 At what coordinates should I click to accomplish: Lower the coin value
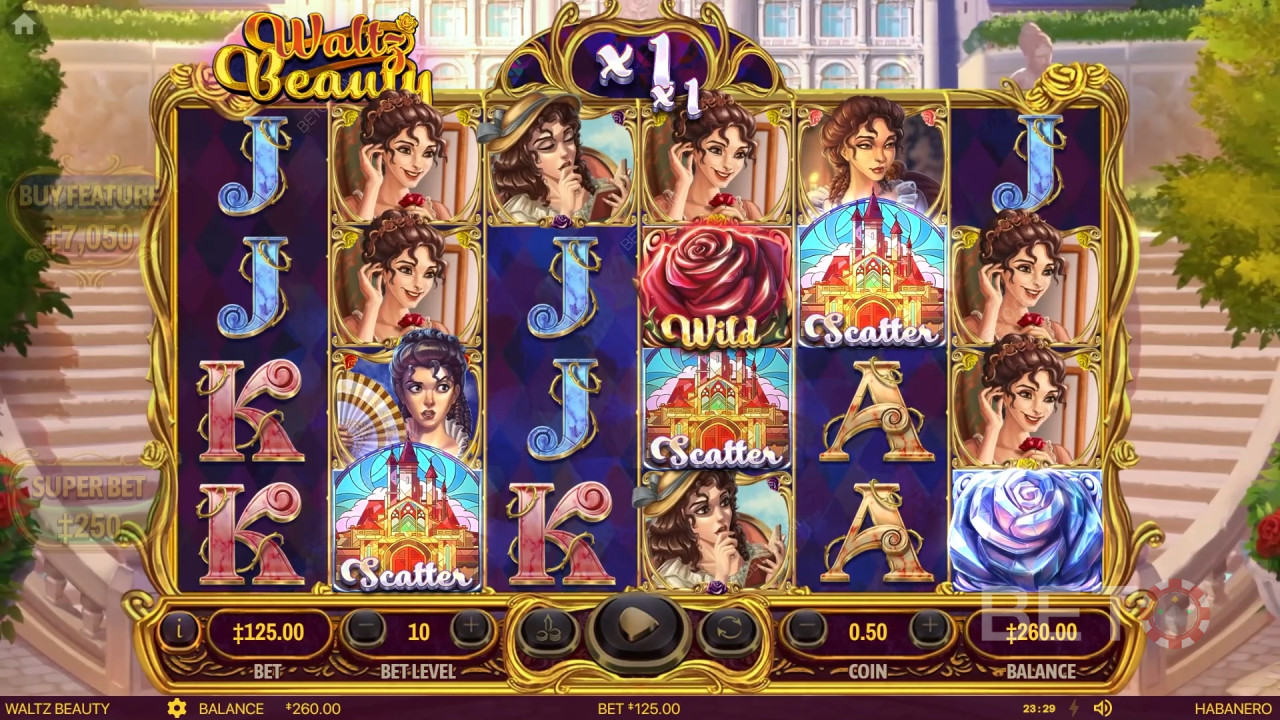click(x=805, y=630)
